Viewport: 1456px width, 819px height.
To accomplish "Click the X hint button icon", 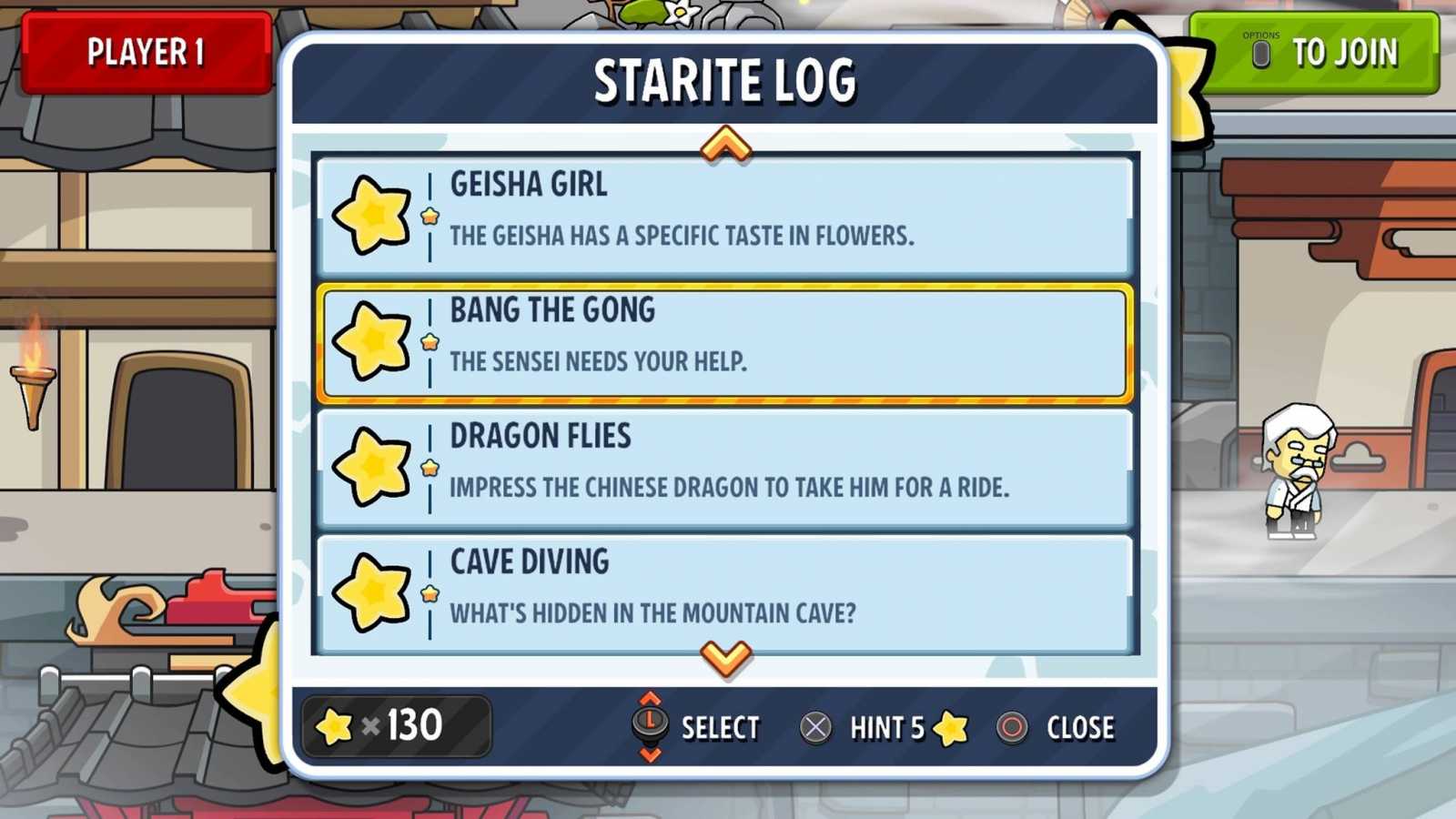I will [x=816, y=727].
